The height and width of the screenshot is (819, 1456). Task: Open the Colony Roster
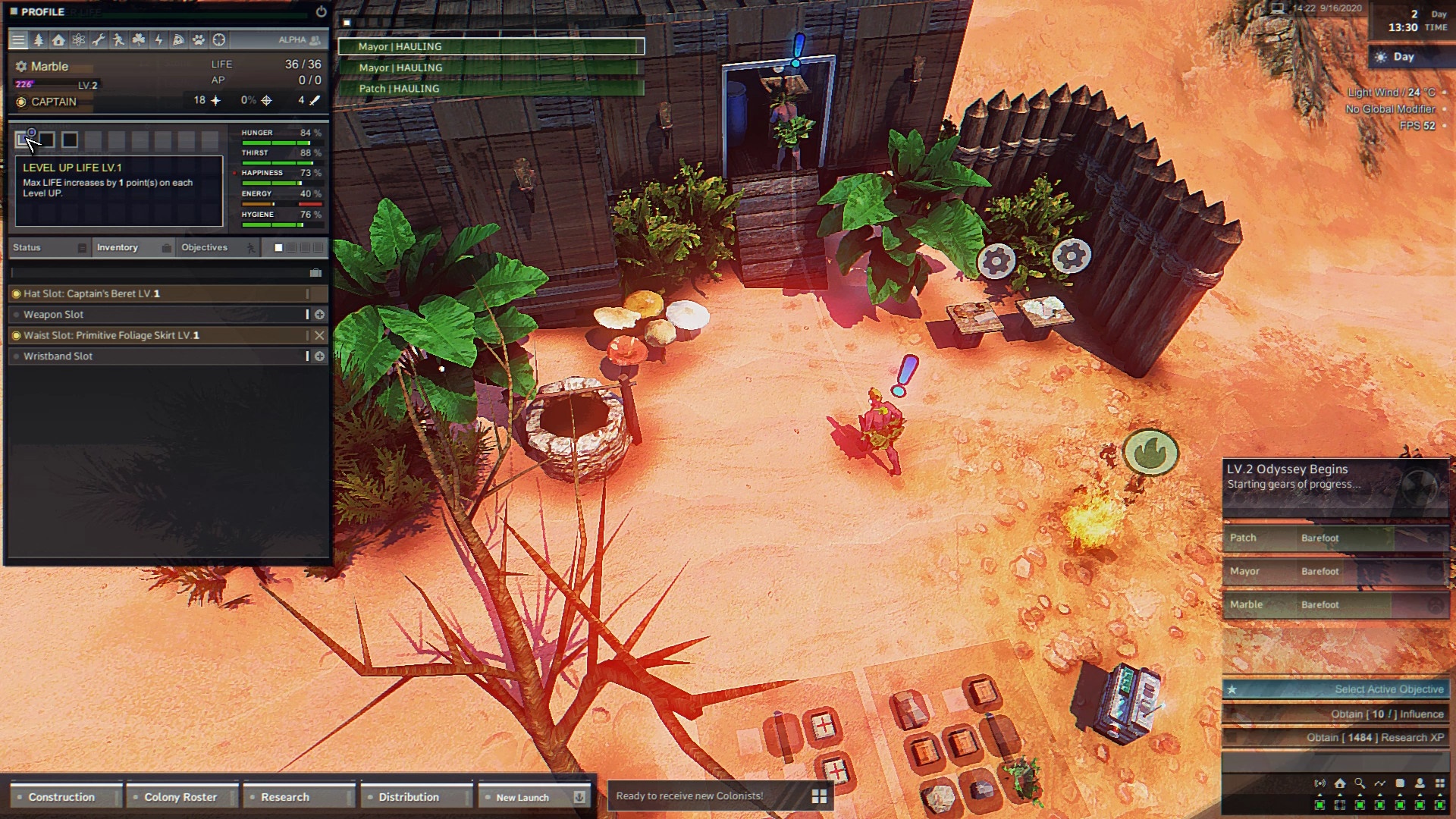(x=180, y=797)
